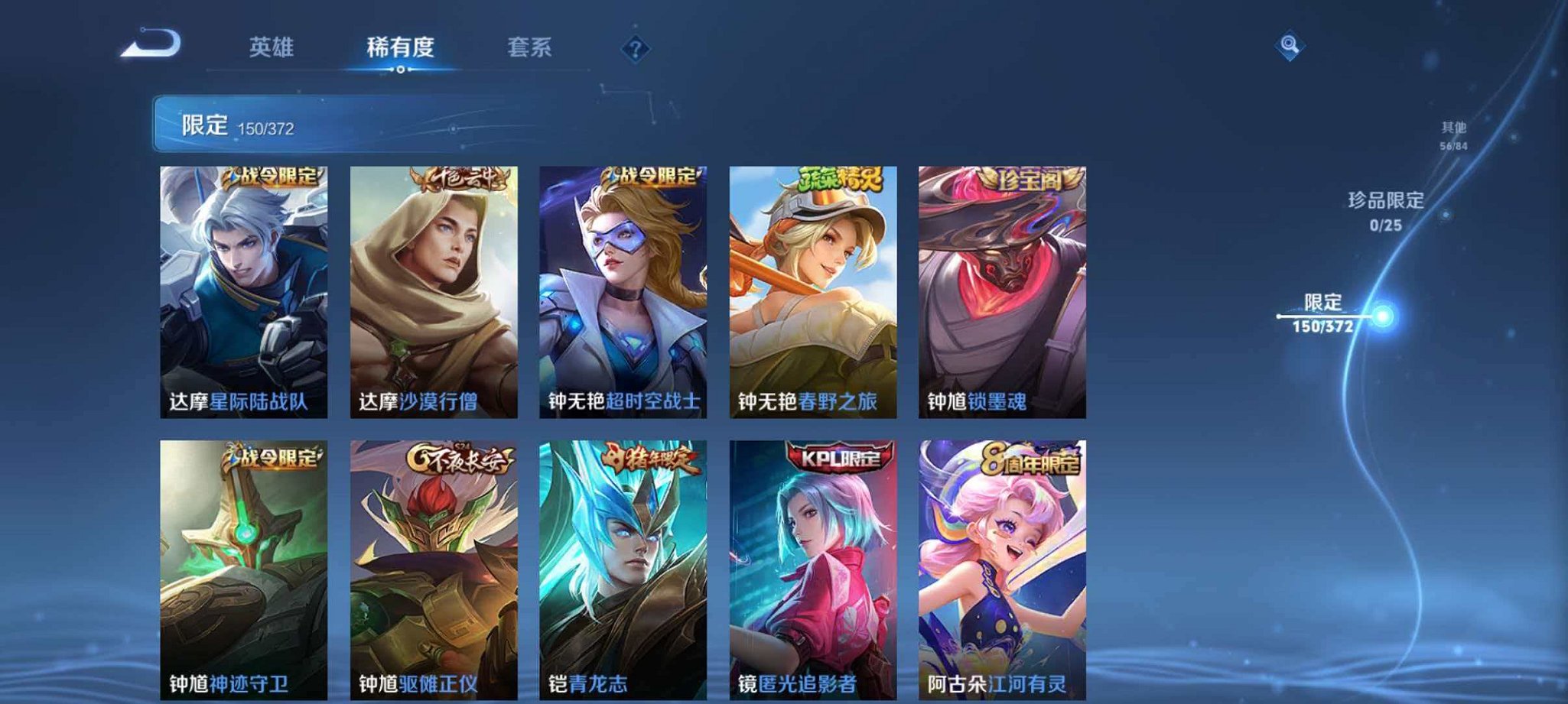This screenshot has height=704, width=1568.
Task: Open skin search with the magnifier icon
Action: 1291,44
